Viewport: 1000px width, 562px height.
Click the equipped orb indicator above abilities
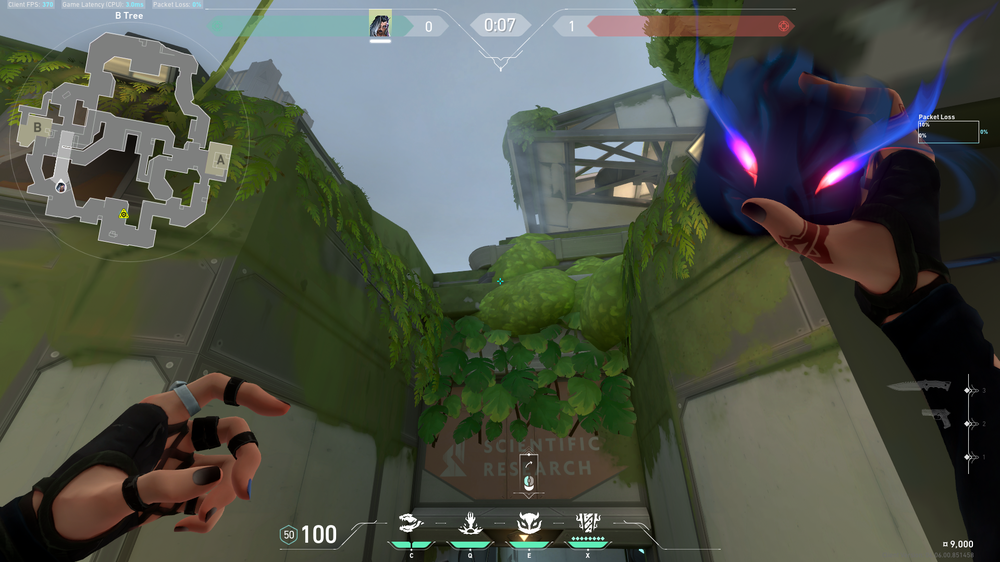(x=529, y=473)
